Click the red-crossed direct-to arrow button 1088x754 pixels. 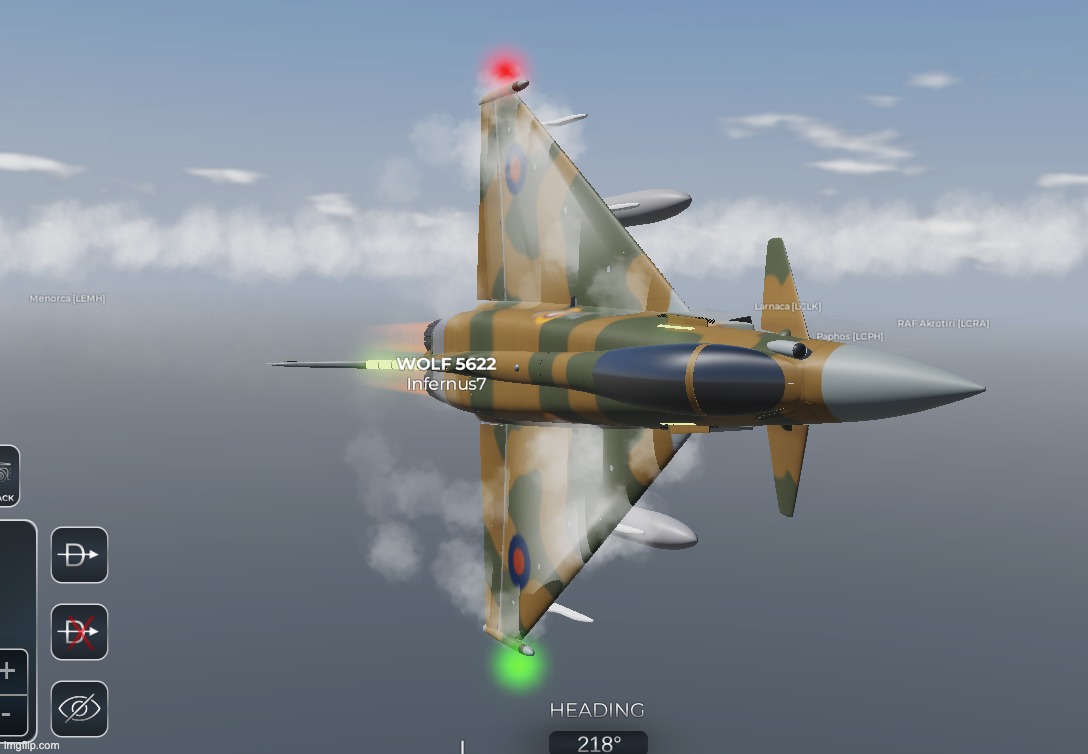[x=79, y=632]
